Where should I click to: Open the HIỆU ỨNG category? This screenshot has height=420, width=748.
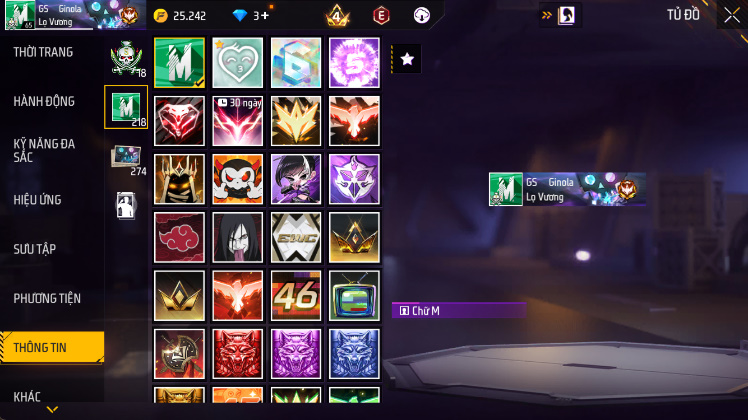point(38,199)
